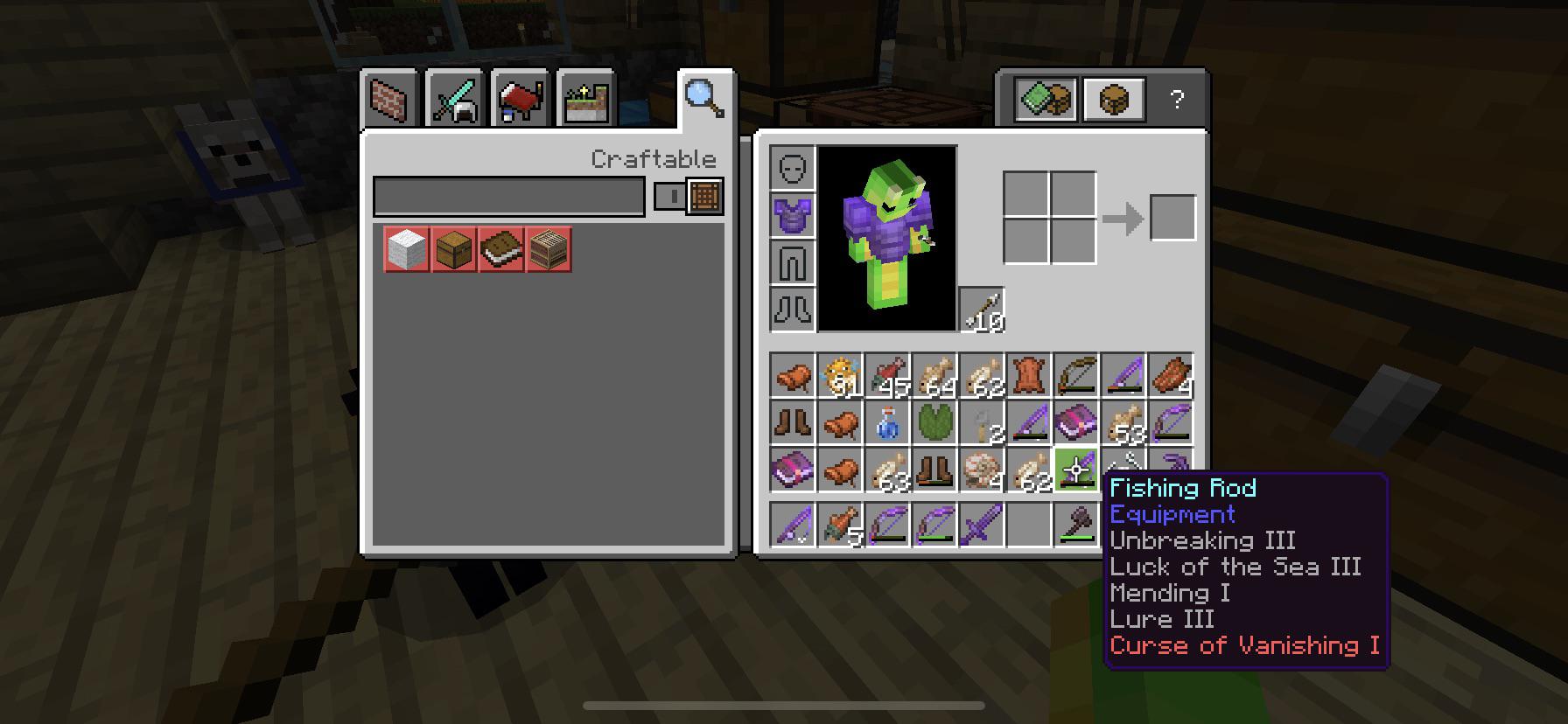Toggle the Craftable-only filter switch

[671, 196]
